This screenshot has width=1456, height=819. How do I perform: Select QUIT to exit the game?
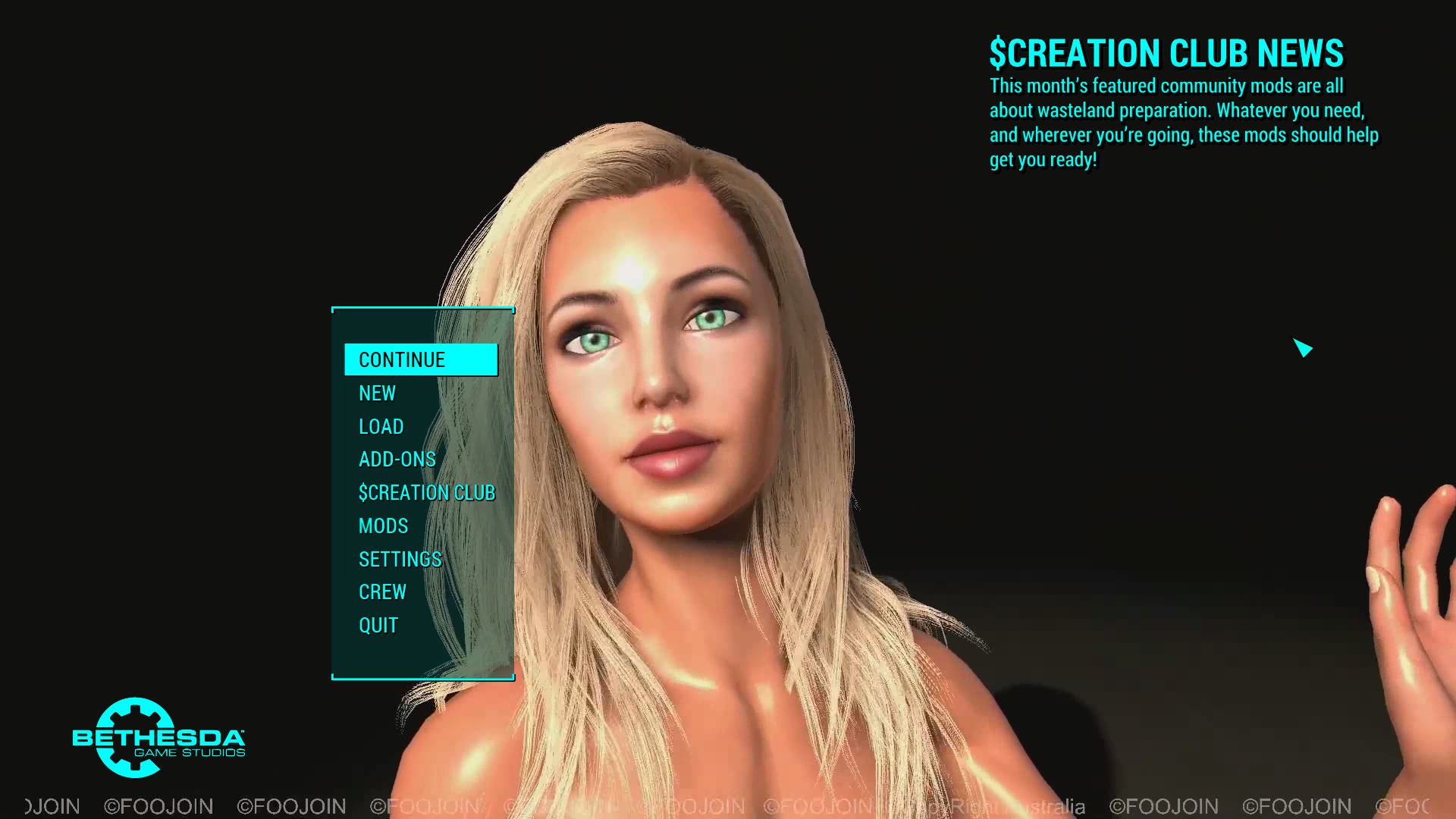[x=378, y=625]
